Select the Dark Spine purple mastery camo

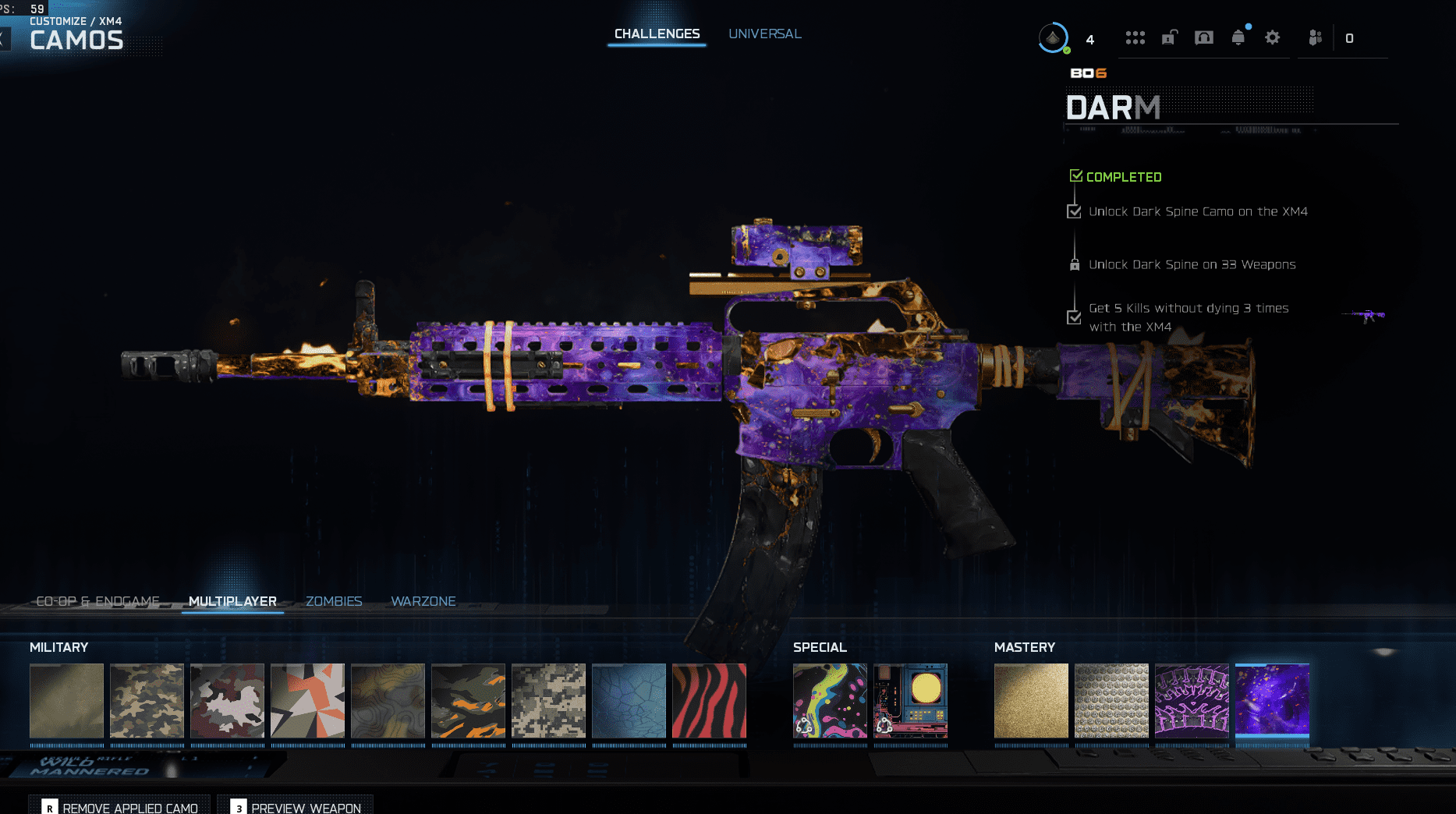pos(1272,700)
